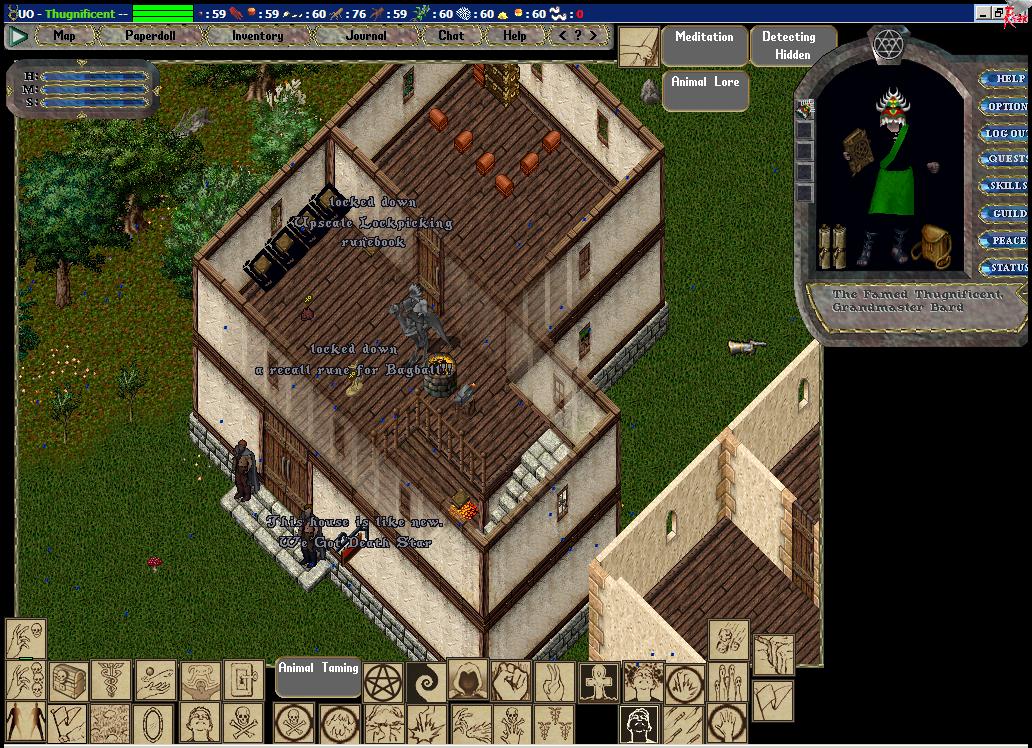Click the LOG OUT button on the paperdoll

click(x=1005, y=133)
